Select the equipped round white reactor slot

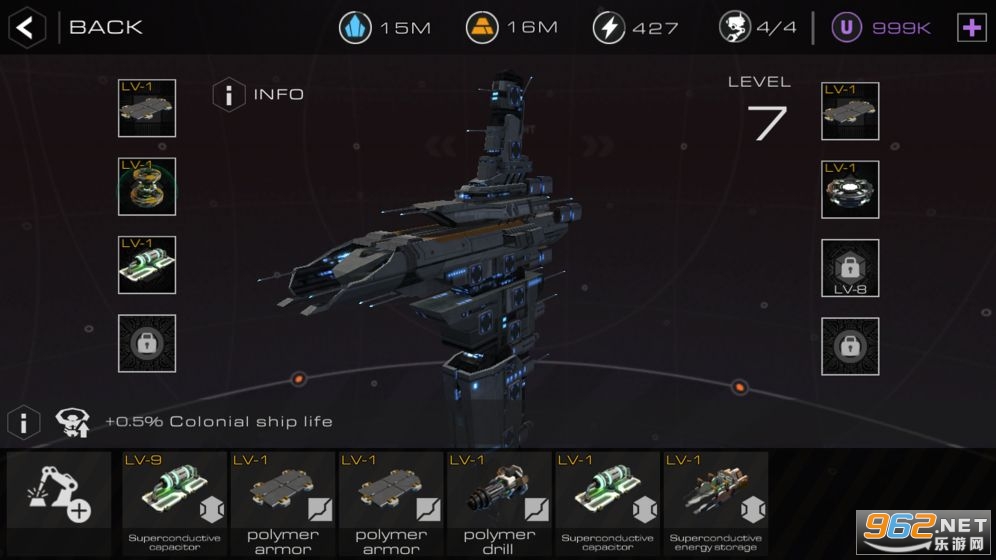click(x=850, y=189)
